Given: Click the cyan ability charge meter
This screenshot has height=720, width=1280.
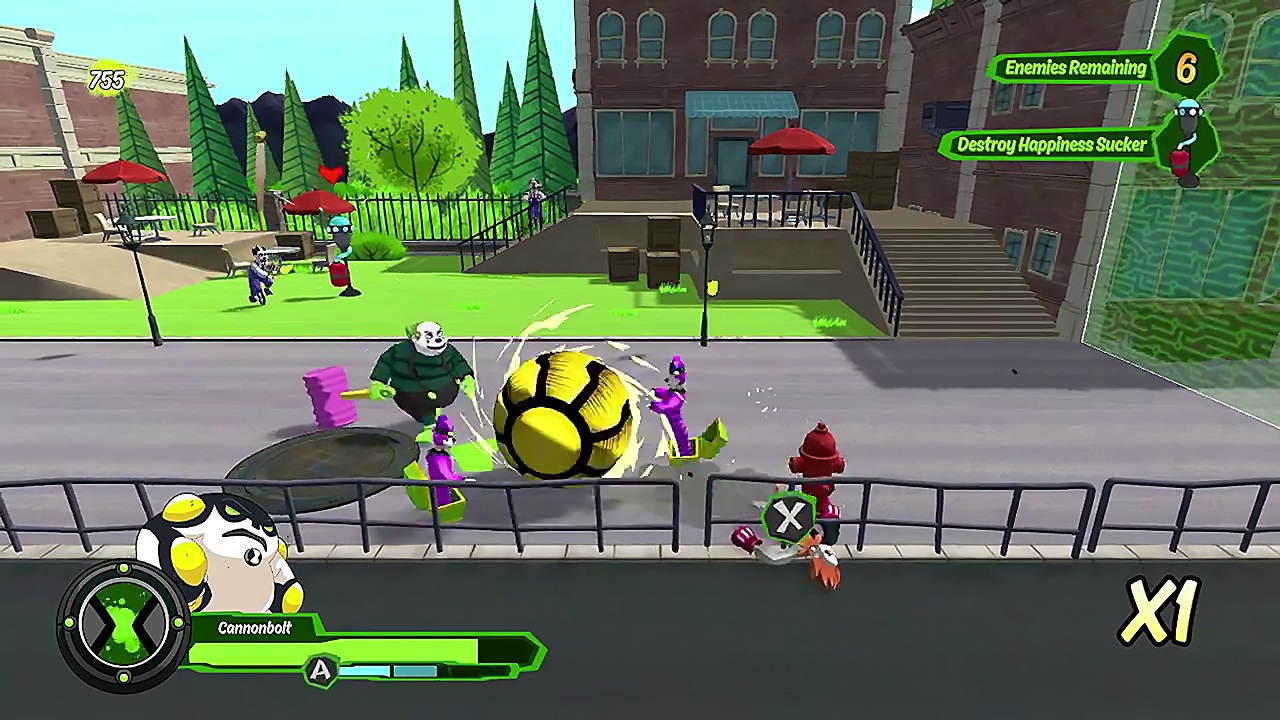Looking at the screenshot, I should pos(390,672).
